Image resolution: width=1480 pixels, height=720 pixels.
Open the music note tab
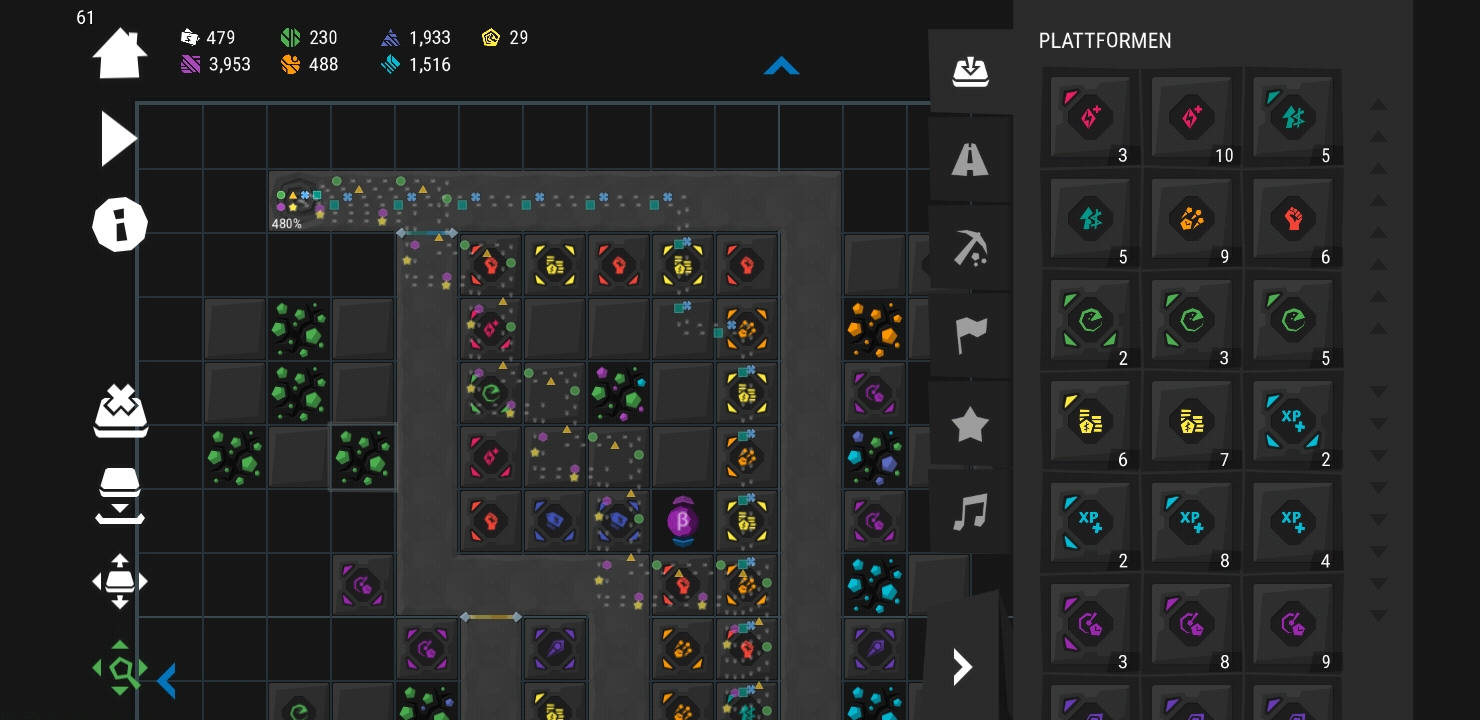point(970,512)
